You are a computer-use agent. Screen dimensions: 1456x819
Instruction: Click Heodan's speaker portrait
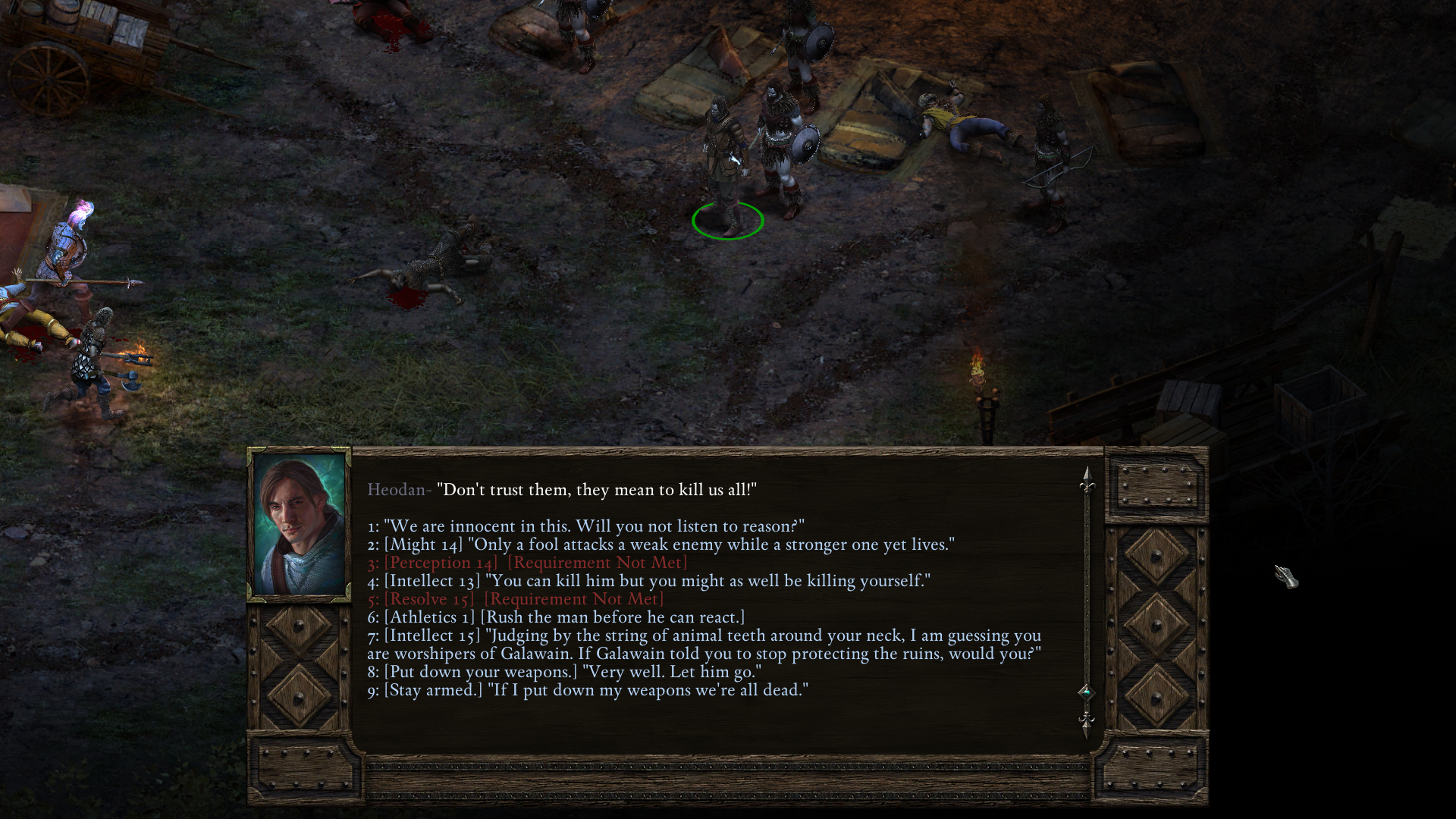tap(299, 525)
